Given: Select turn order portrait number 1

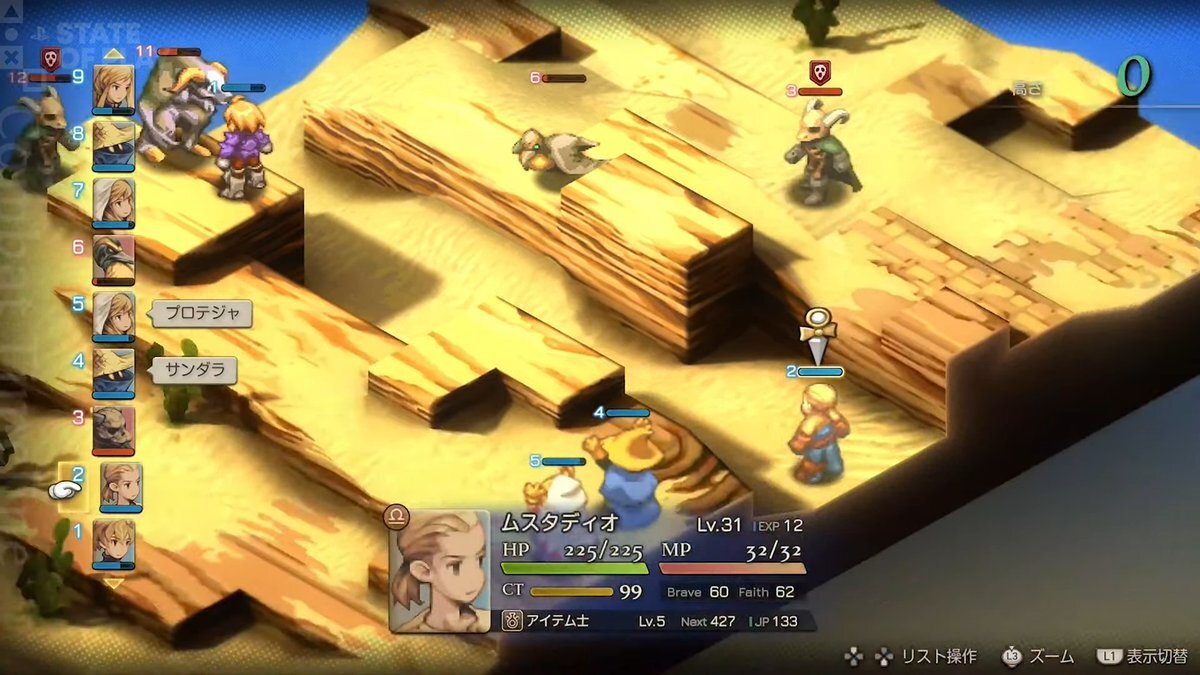Looking at the screenshot, I should coord(113,543).
